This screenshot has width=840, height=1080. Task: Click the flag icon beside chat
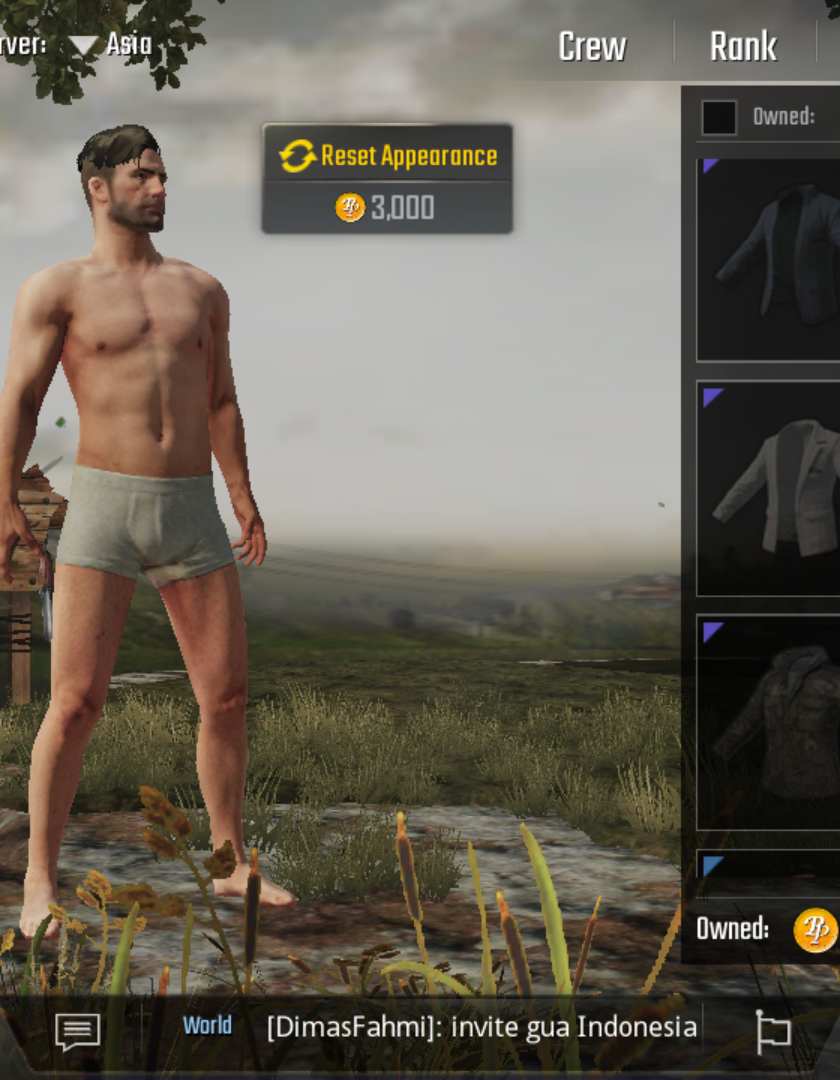(772, 1030)
